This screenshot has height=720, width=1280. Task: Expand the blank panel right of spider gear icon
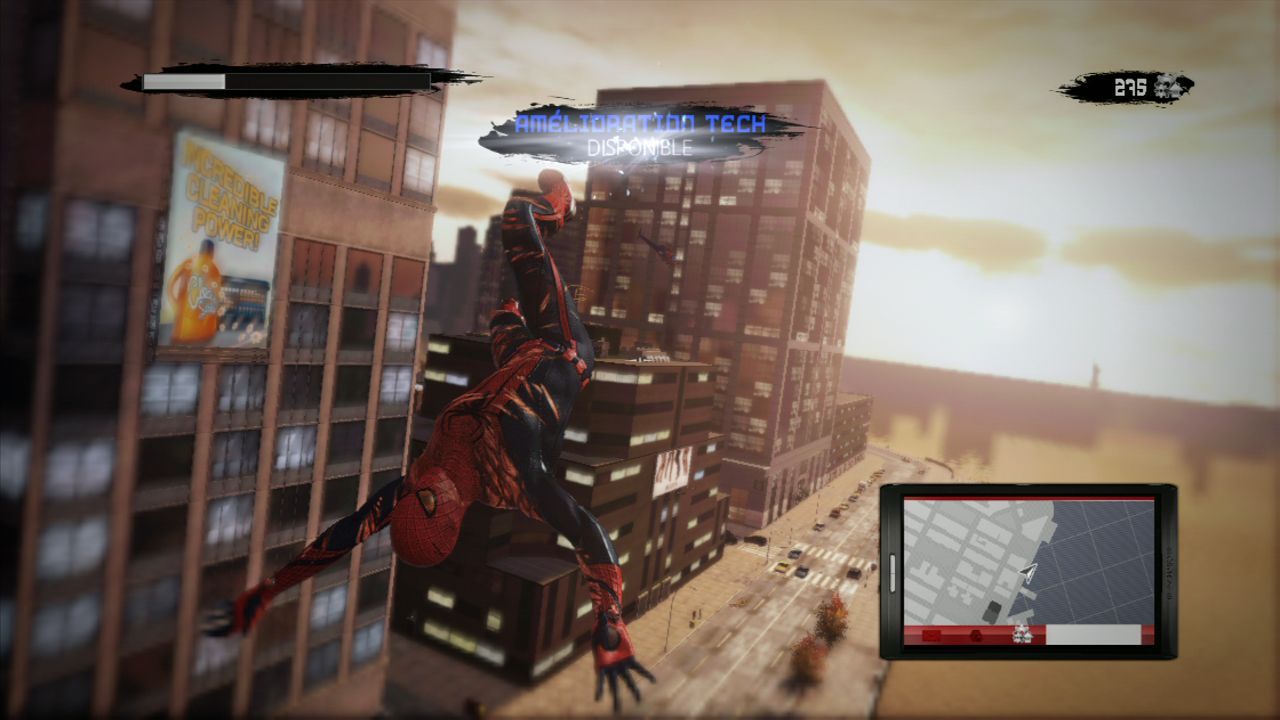click(1095, 634)
